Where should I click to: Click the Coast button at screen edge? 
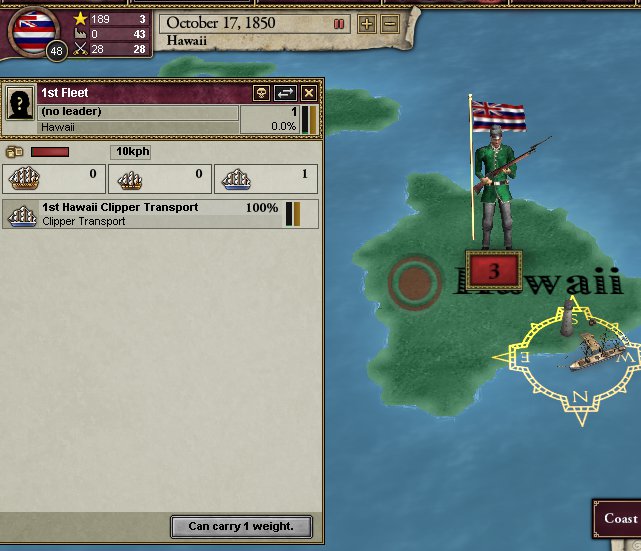620,519
